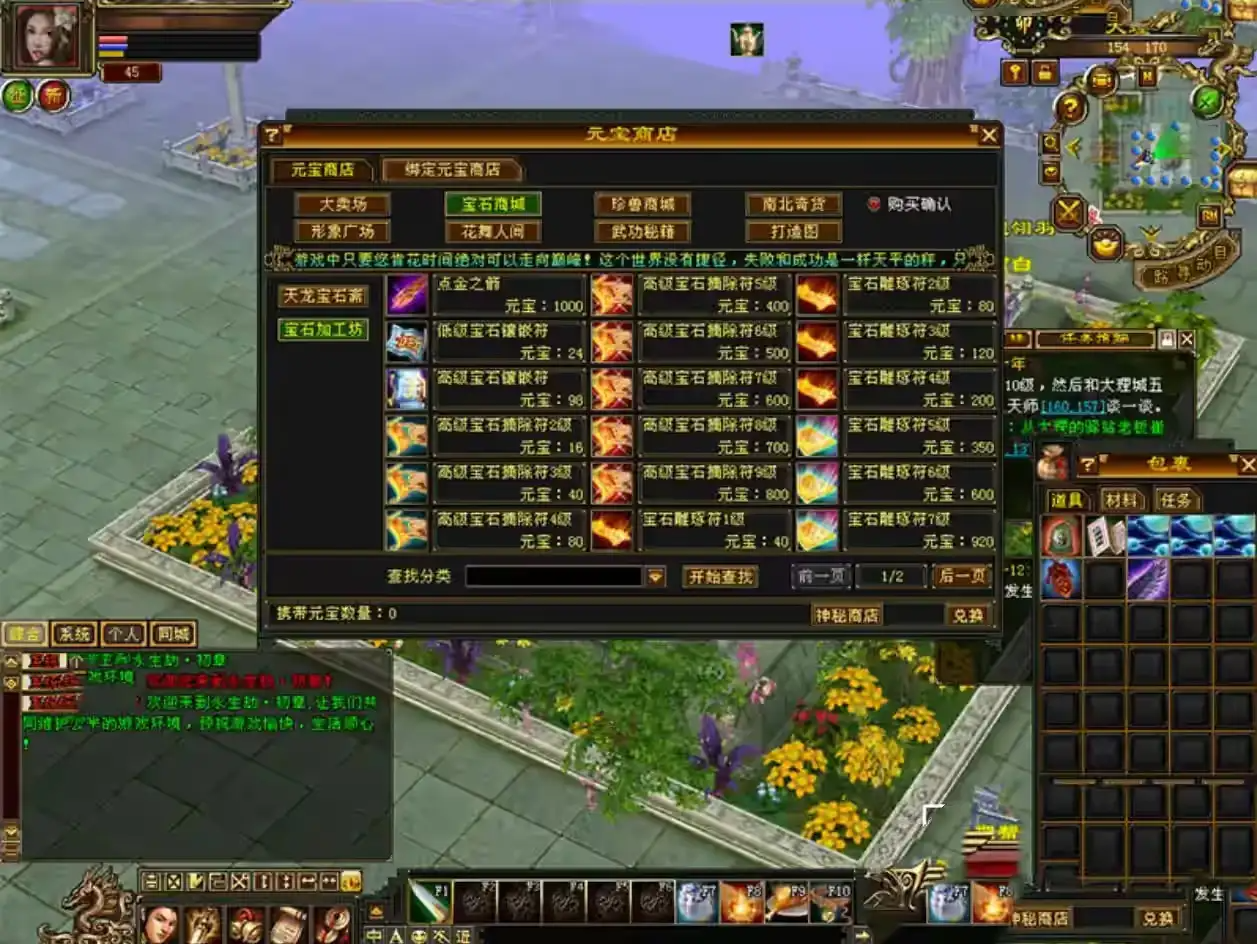1257x944 pixels.
Task: Close the 包裹 inventory window
Action: tap(1247, 465)
